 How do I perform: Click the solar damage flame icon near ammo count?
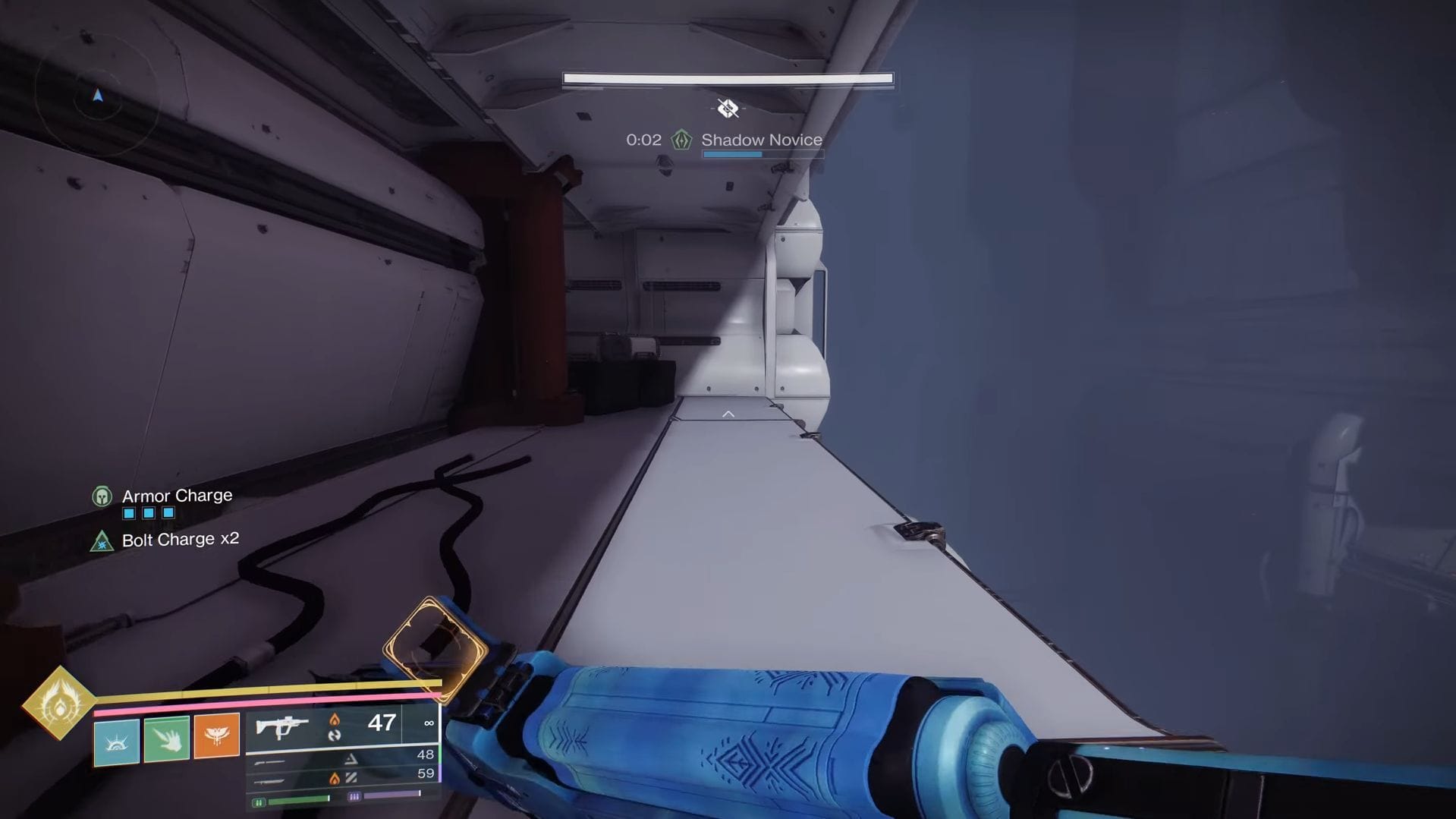tap(335, 722)
